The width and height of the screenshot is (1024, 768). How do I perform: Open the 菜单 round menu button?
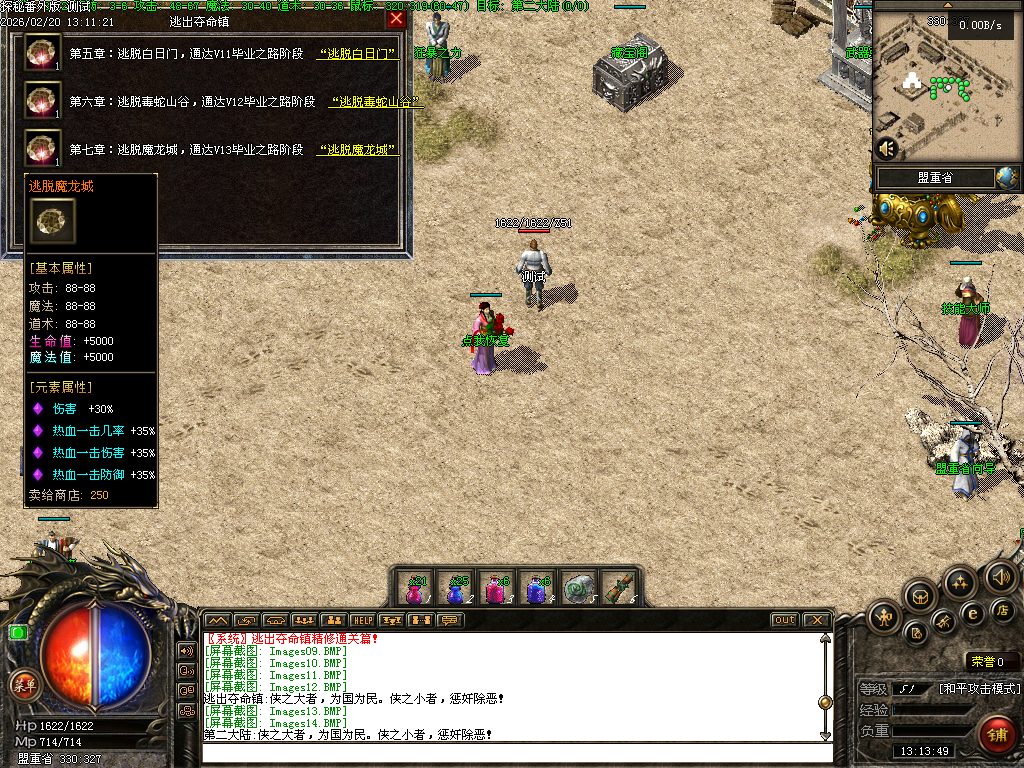click(x=24, y=685)
